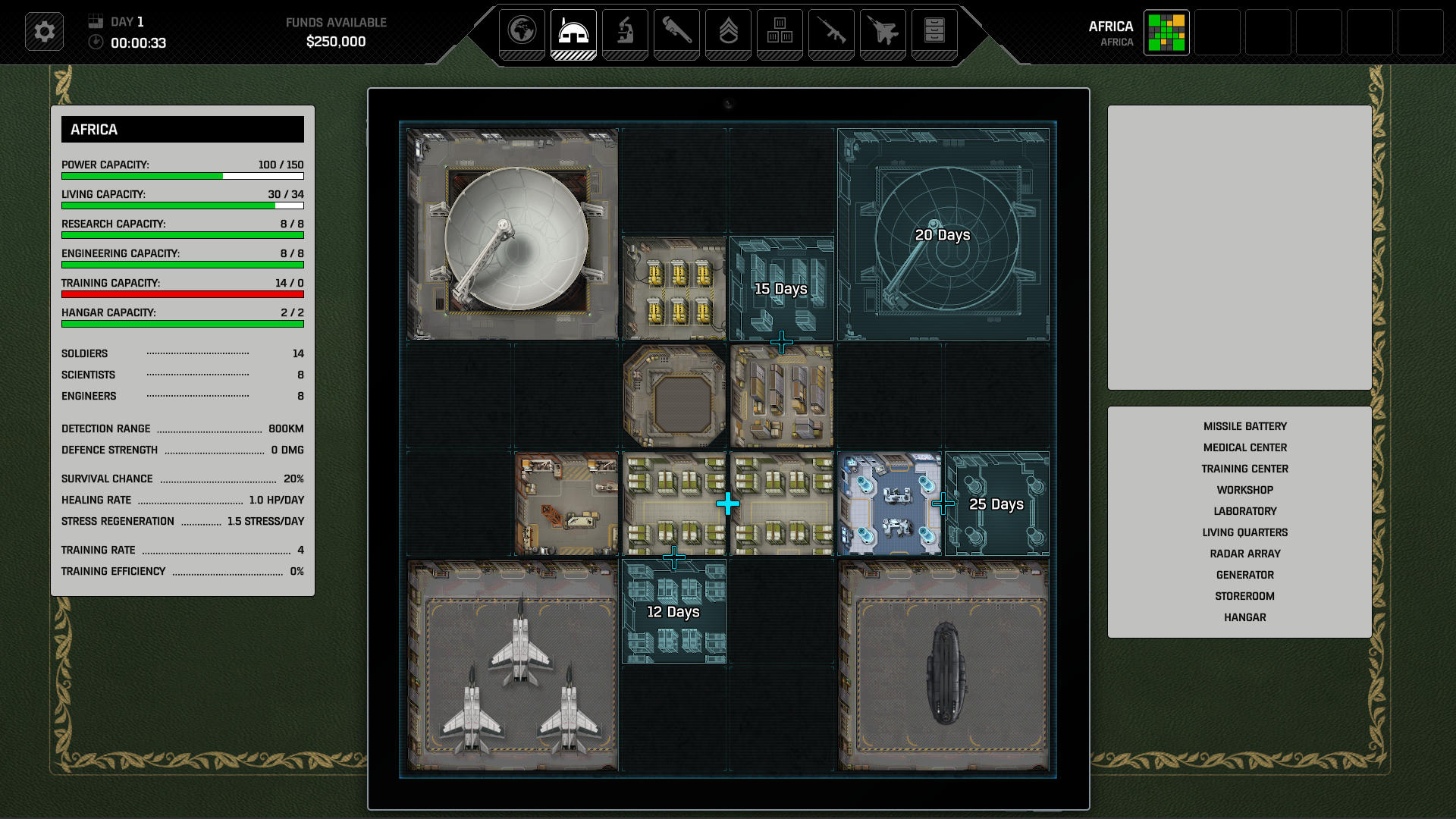Open the aircraft fighter jet icon

[882, 33]
